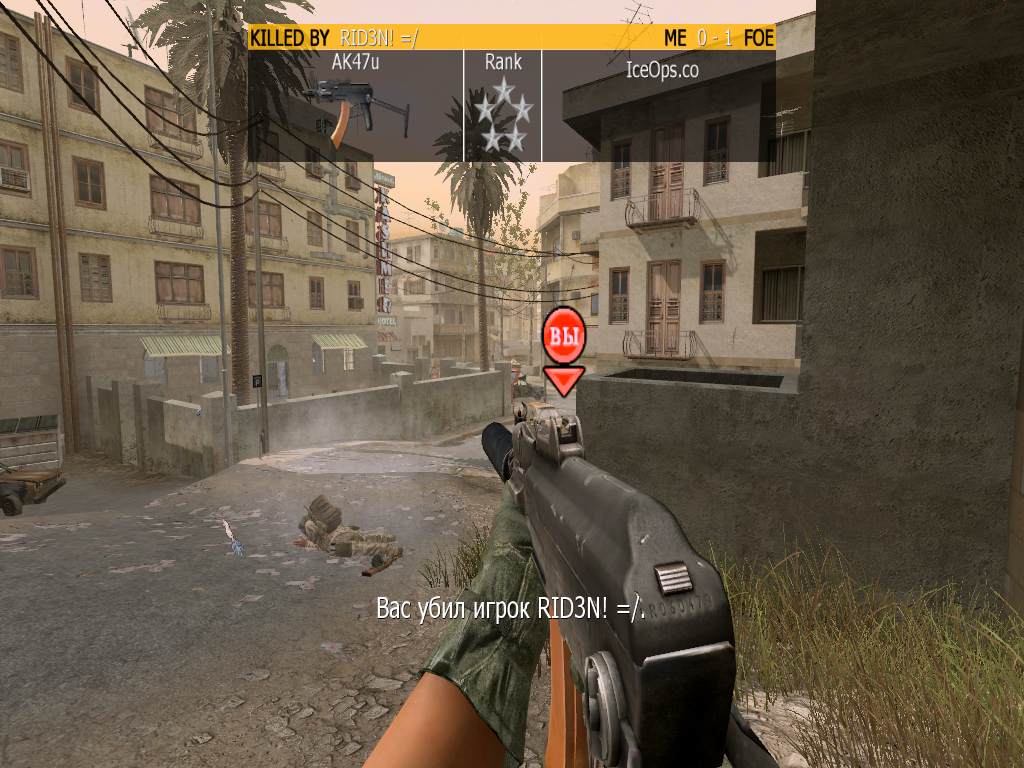
Task: Click the red ВЫ player marker
Action: pos(564,338)
